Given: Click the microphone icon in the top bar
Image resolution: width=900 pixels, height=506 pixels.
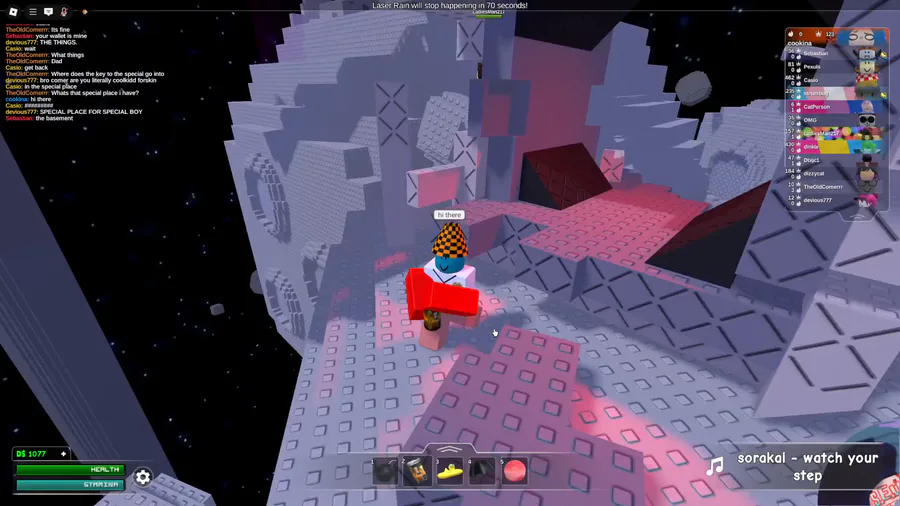Looking at the screenshot, I should [x=64, y=12].
